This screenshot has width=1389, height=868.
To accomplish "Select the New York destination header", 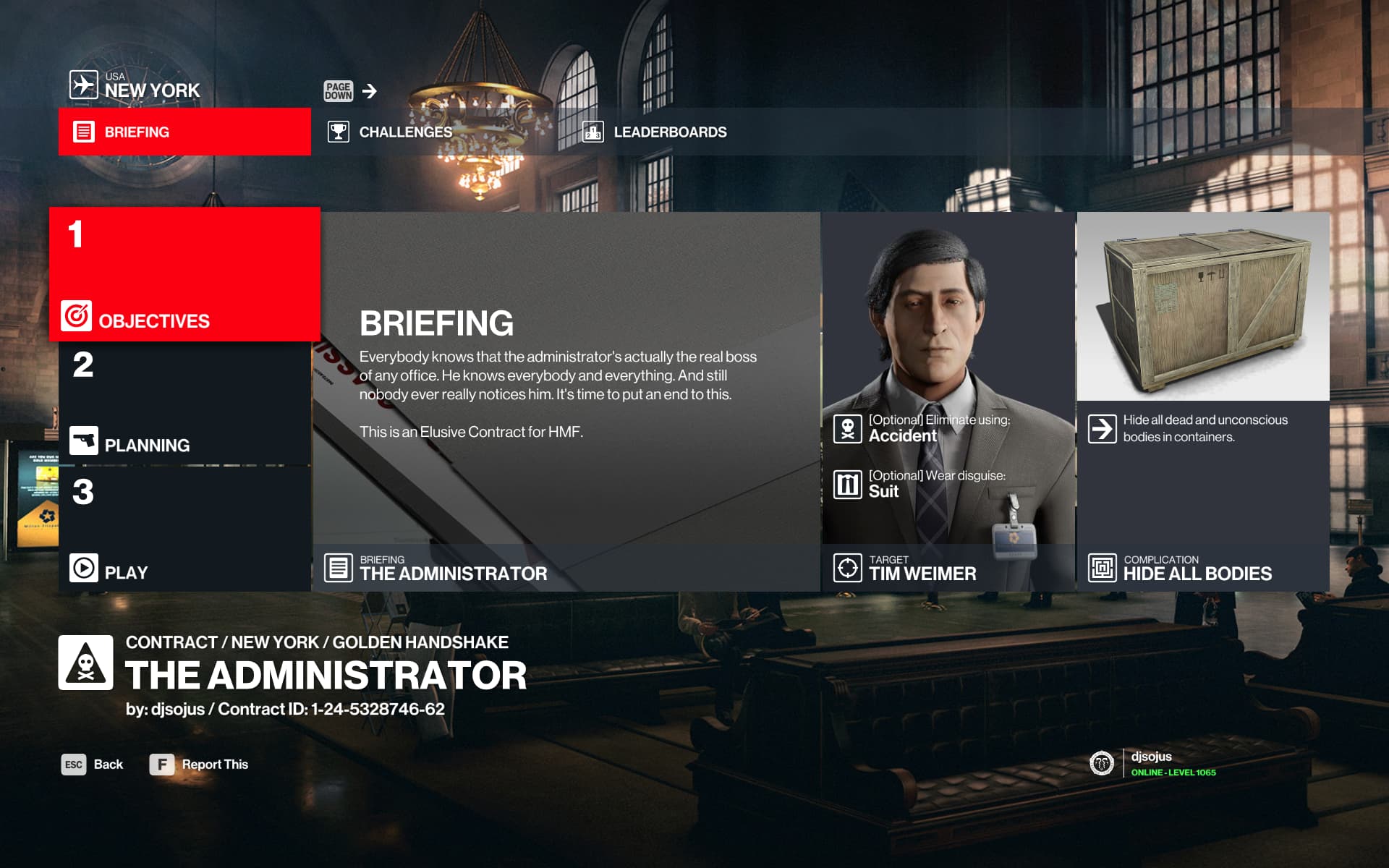I will click(135, 85).
